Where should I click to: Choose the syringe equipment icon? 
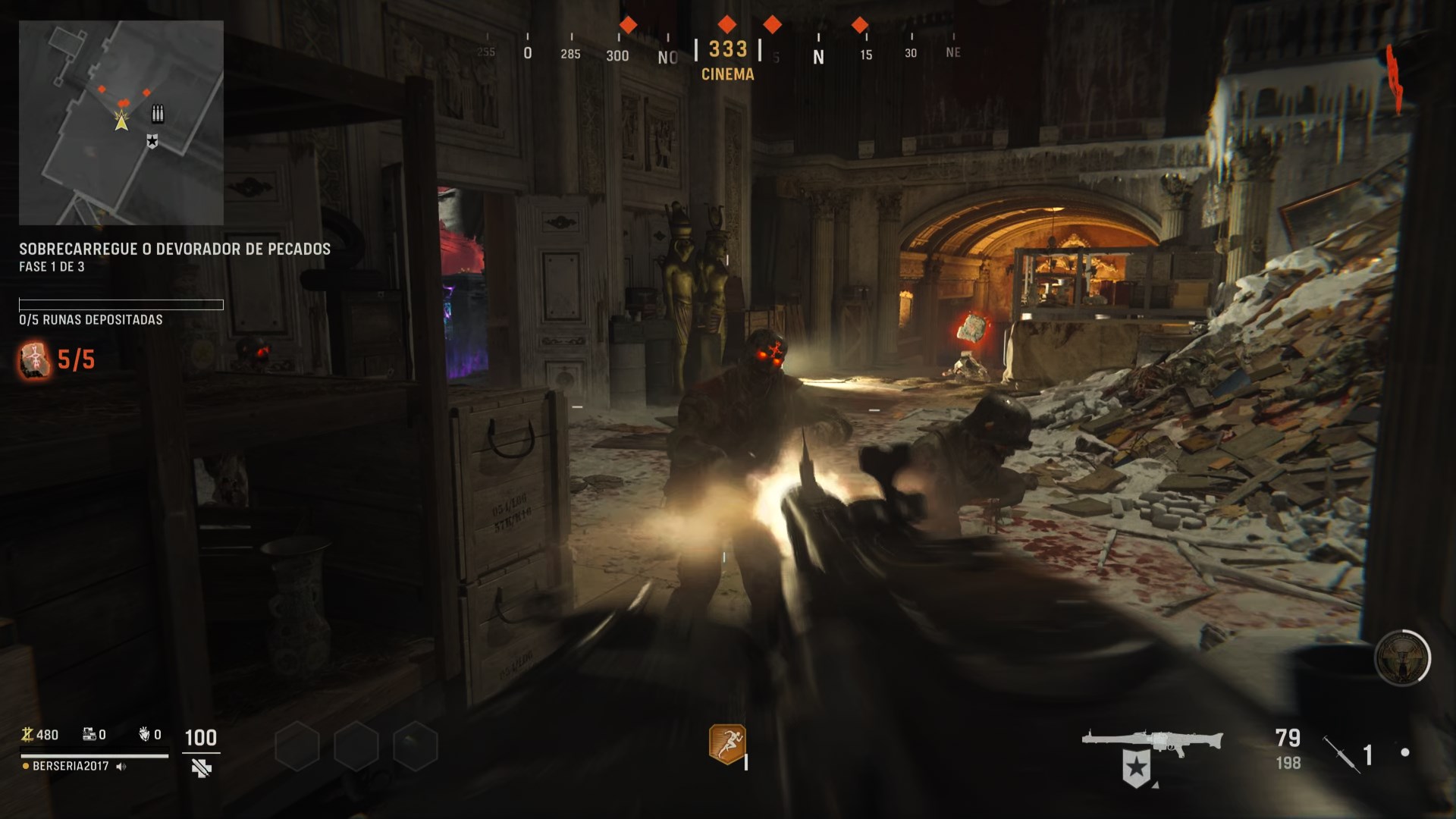(x=1341, y=754)
